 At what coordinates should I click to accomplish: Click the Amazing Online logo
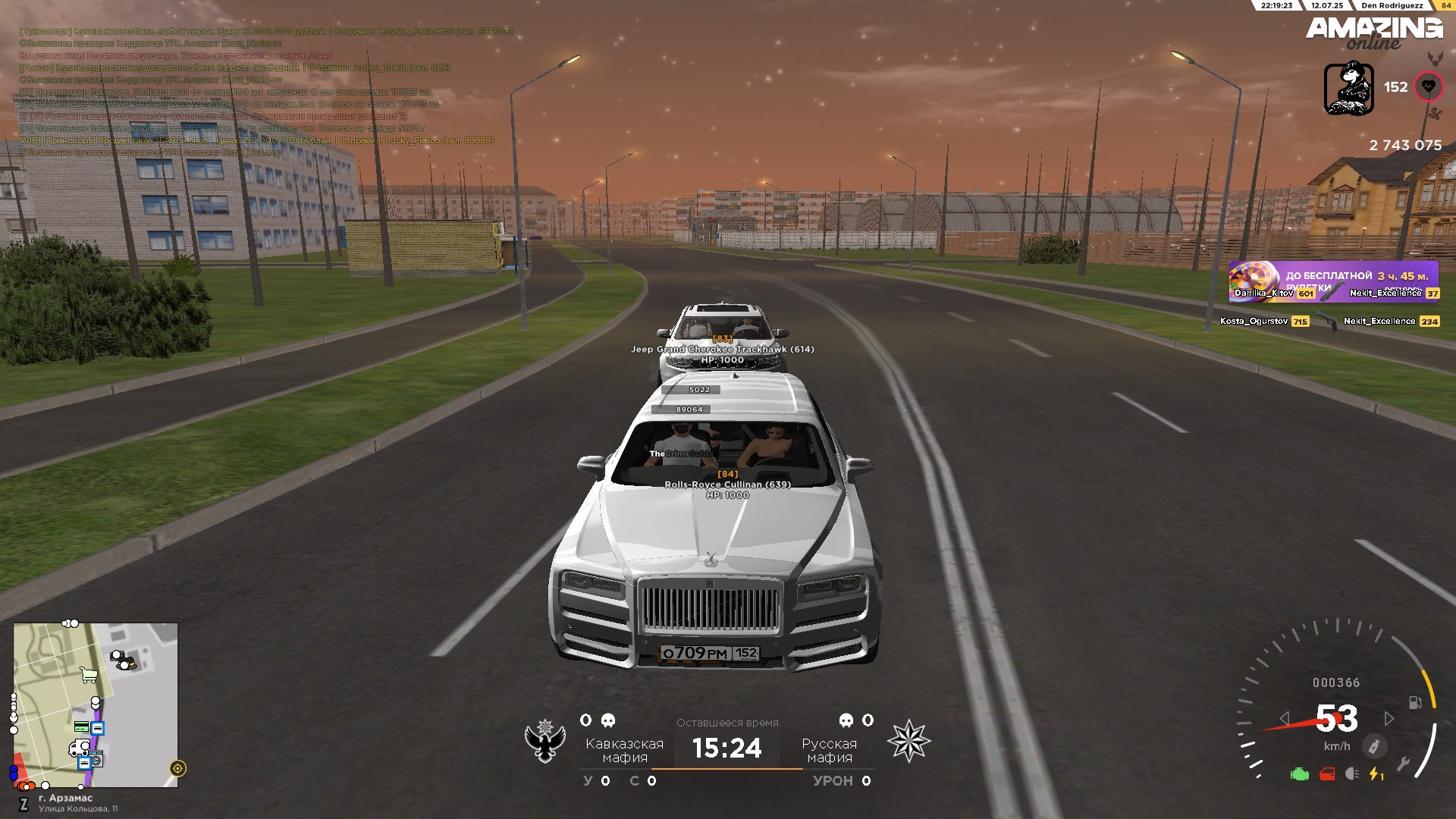point(1373,33)
